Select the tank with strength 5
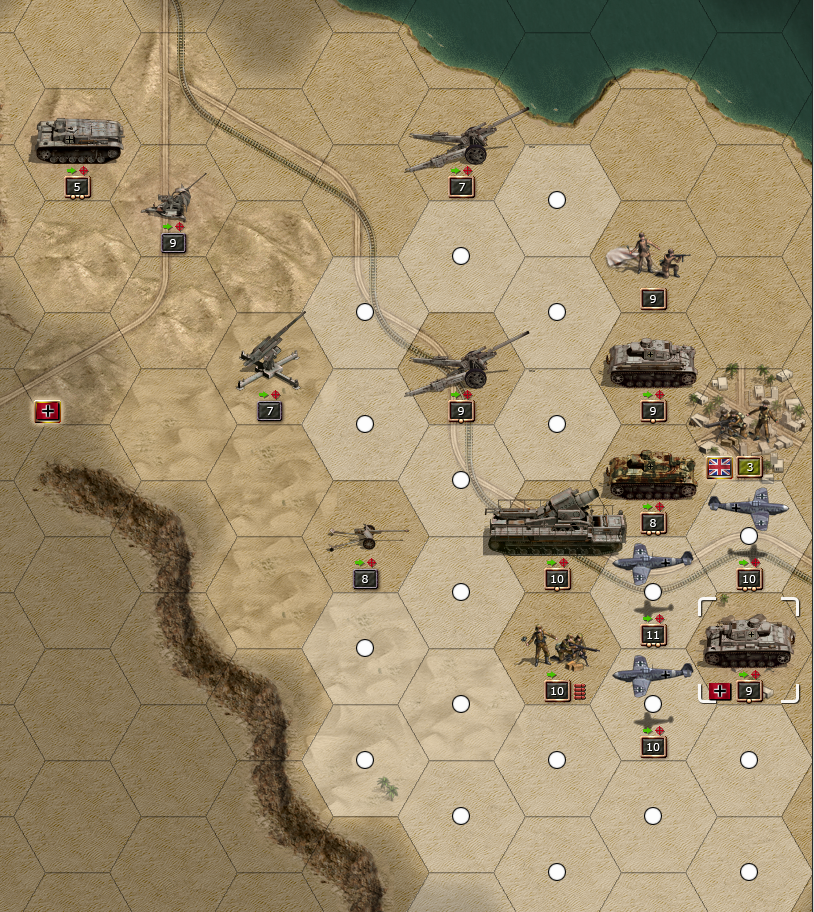814x912 pixels. (x=78, y=141)
